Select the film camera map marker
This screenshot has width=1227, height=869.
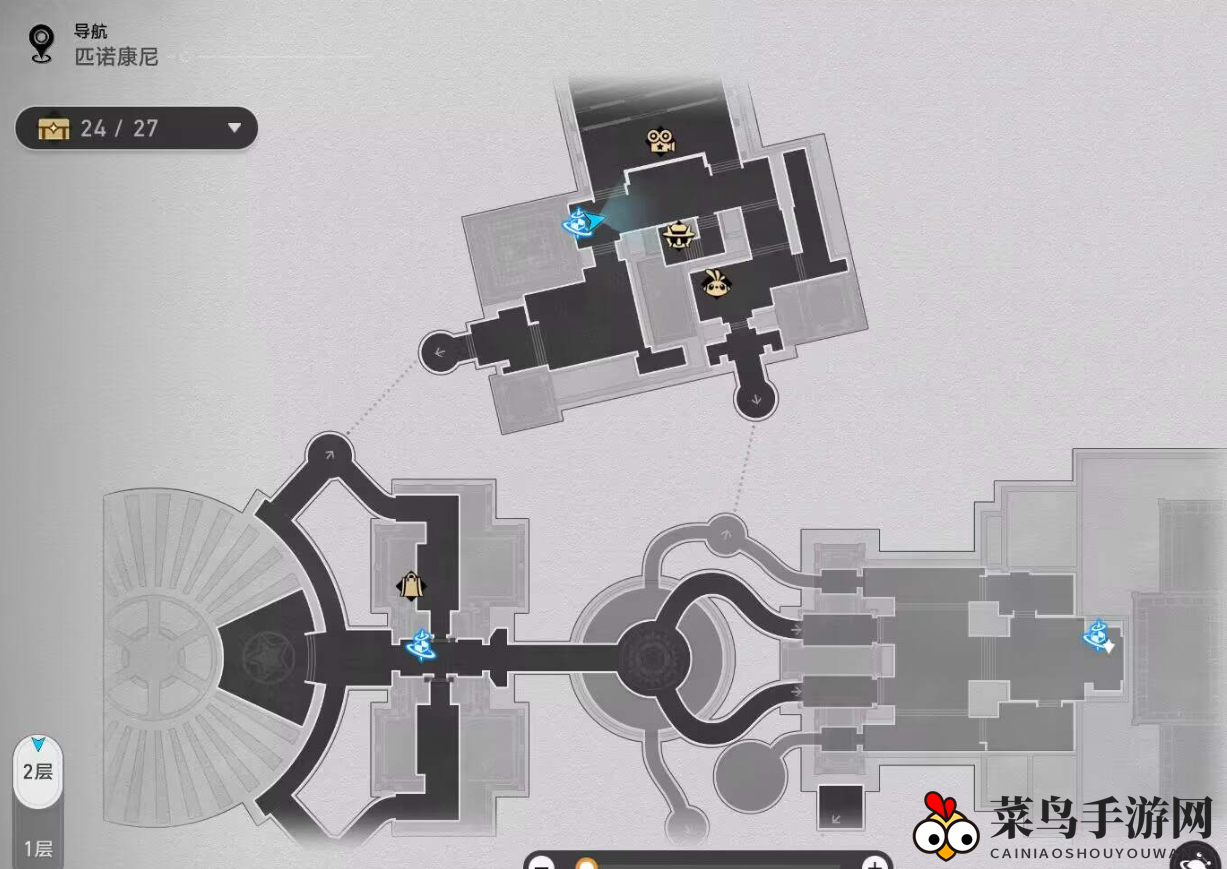pos(661,141)
